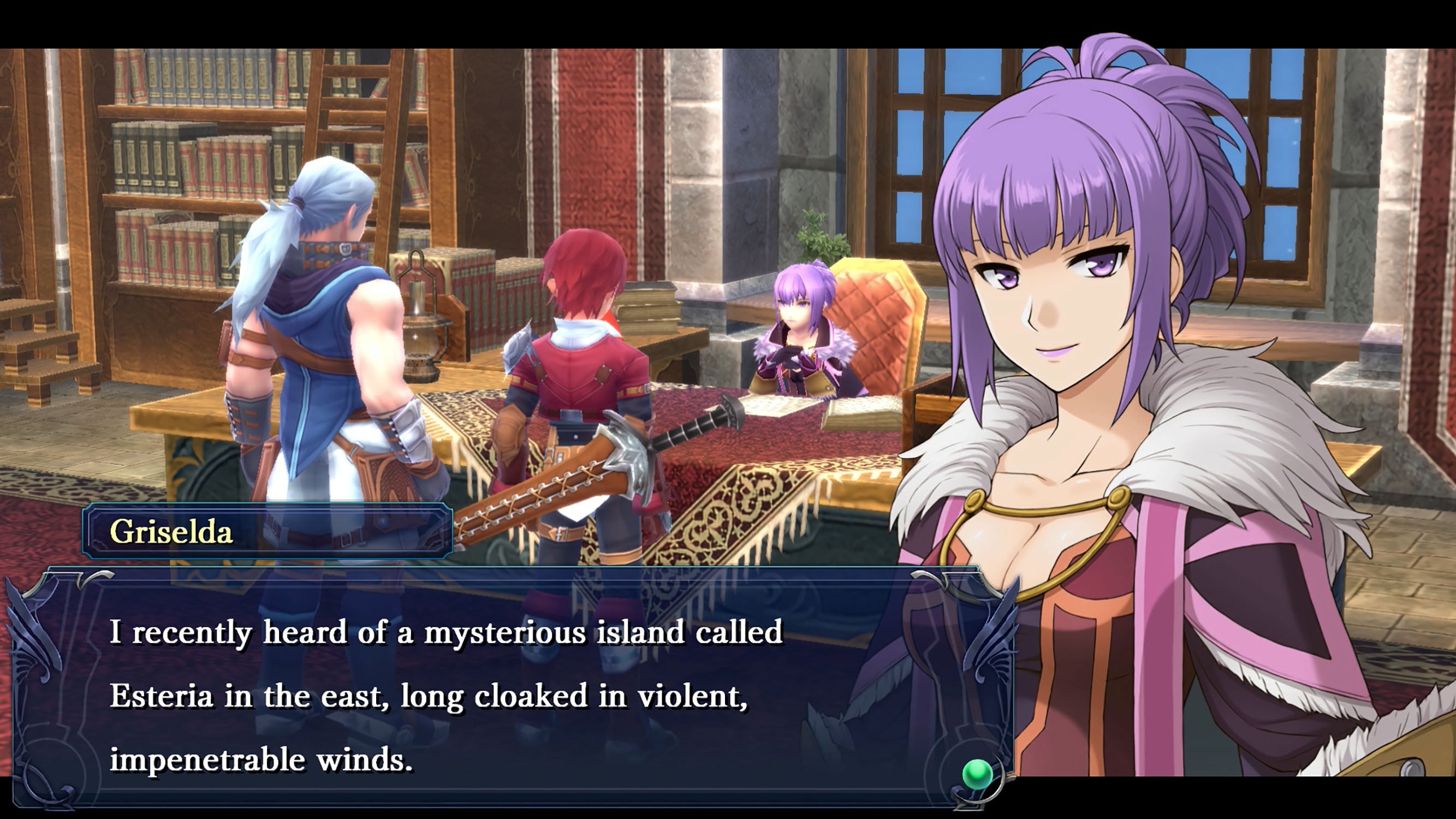Click the lantern on the bookshelf desk

421,322
